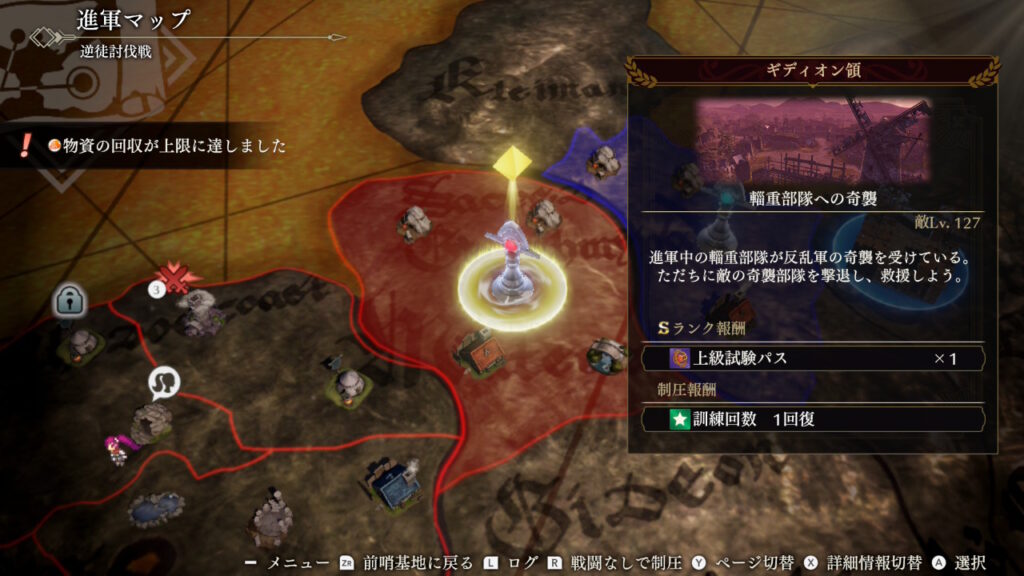This screenshot has width=1024, height=576.
Task: Select the 訓練回数 1回復 conquest reward row
Action: (812, 419)
